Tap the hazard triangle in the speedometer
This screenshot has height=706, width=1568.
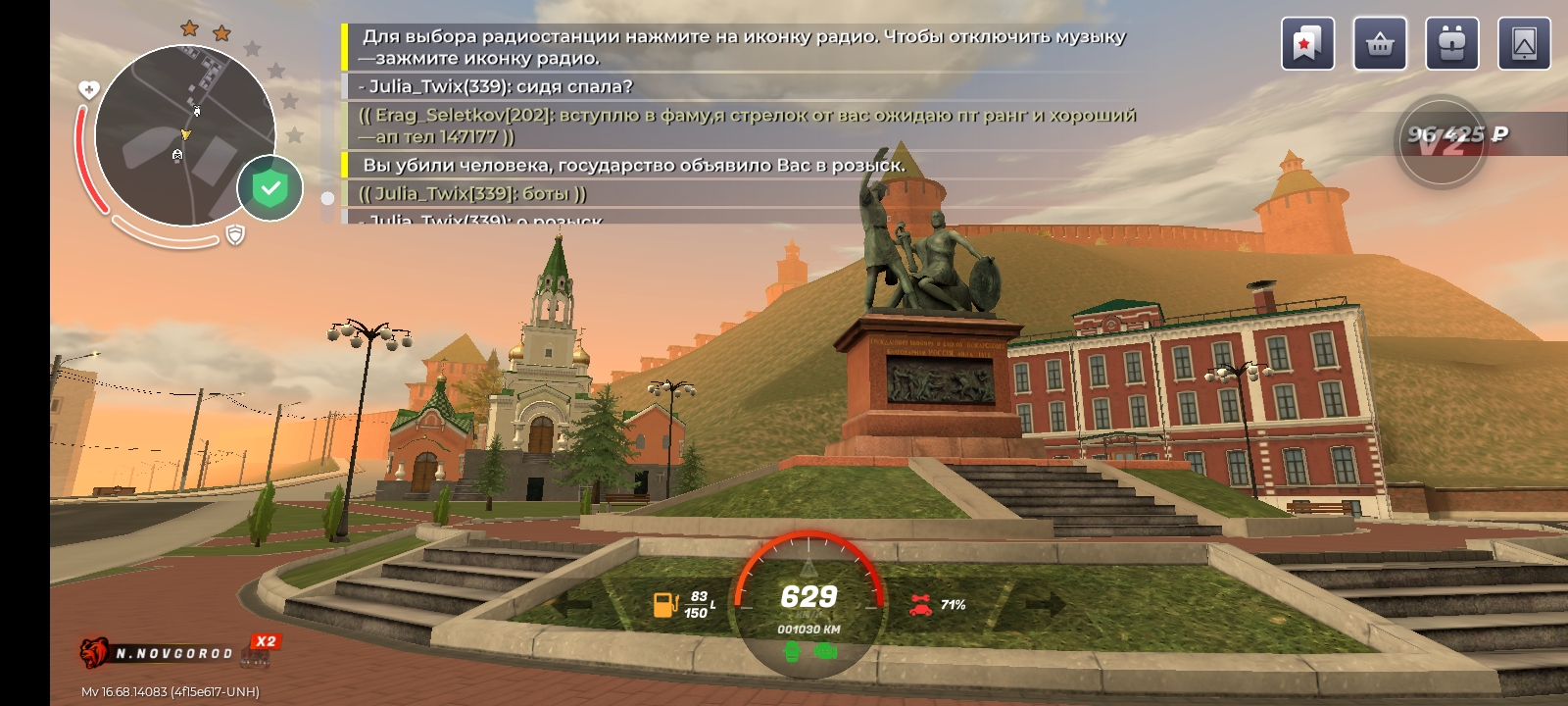pyautogui.click(x=808, y=568)
